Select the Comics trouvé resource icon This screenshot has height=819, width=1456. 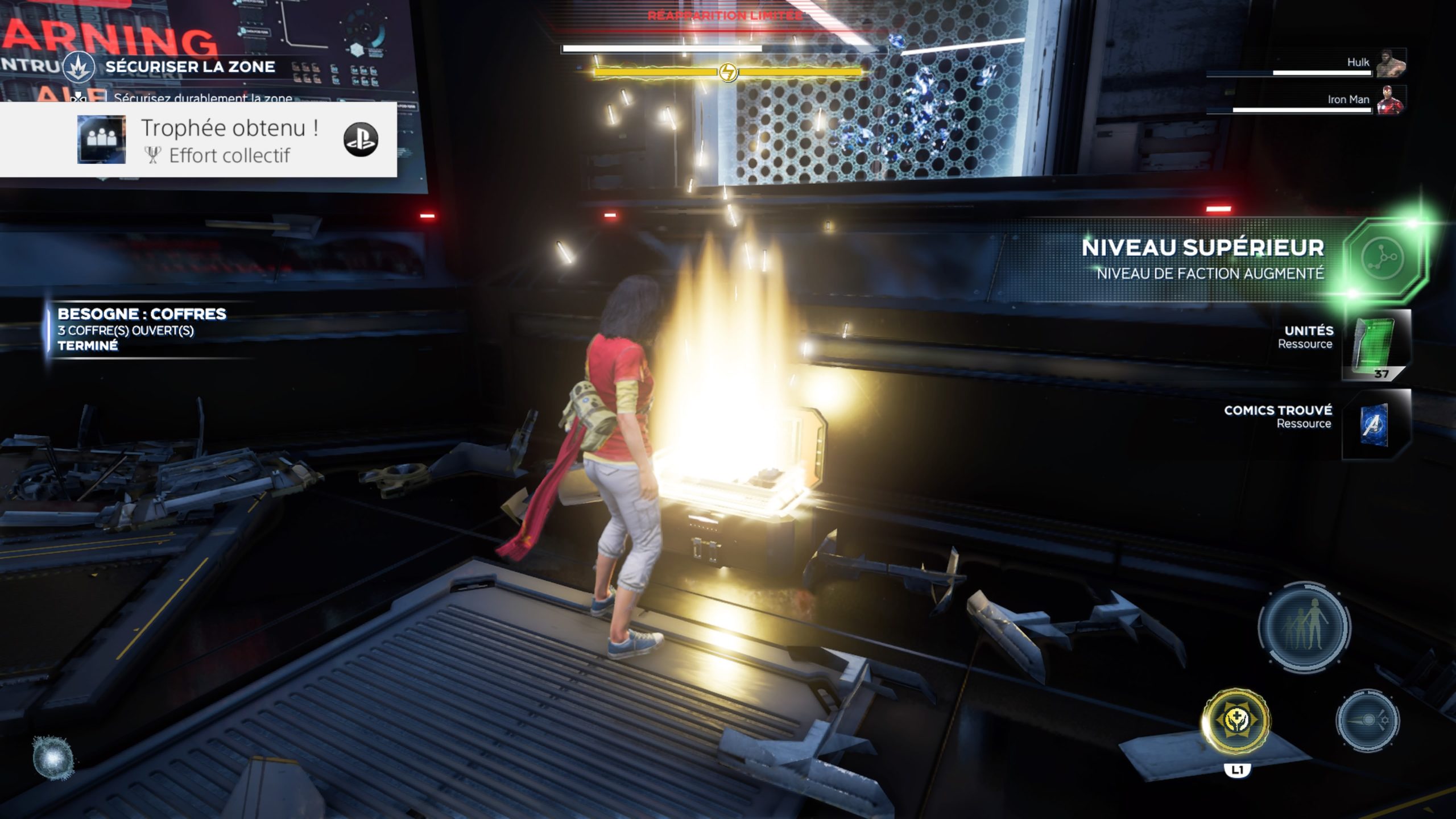1375,424
